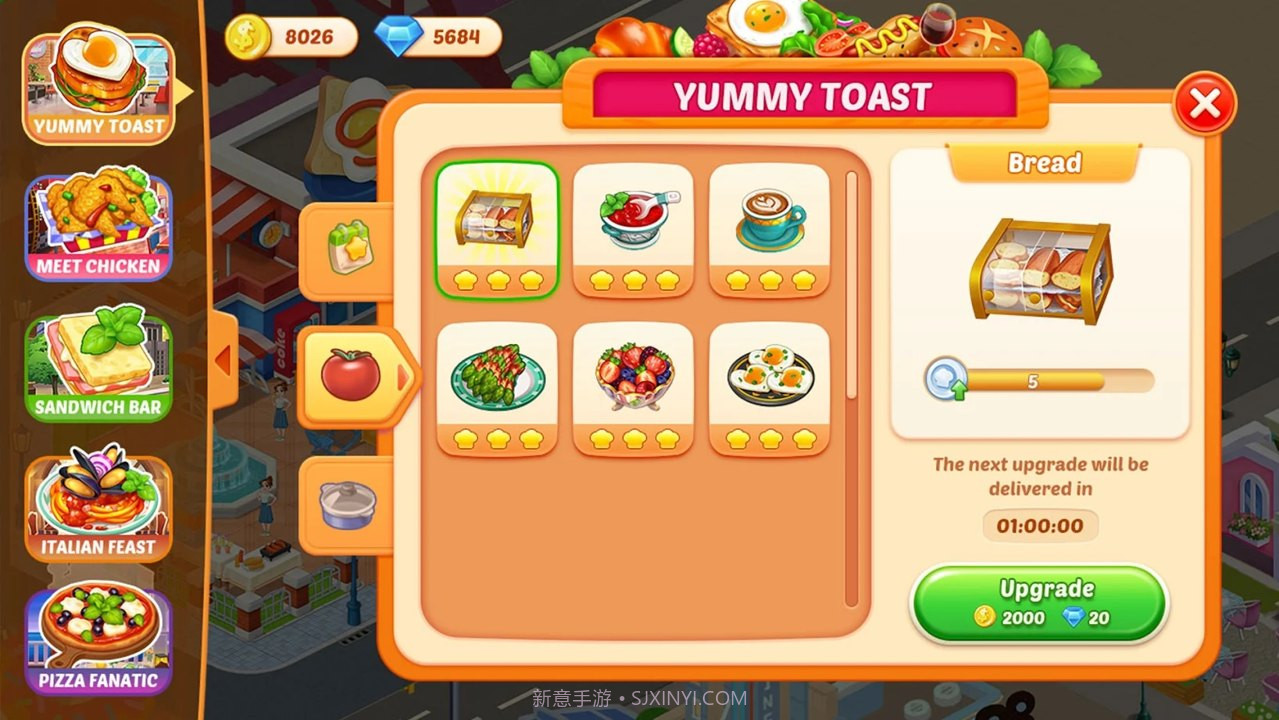1279x720 pixels.
Task: Upgrade Bread for 2000 coins and 20 gems
Action: pyautogui.click(x=1039, y=603)
